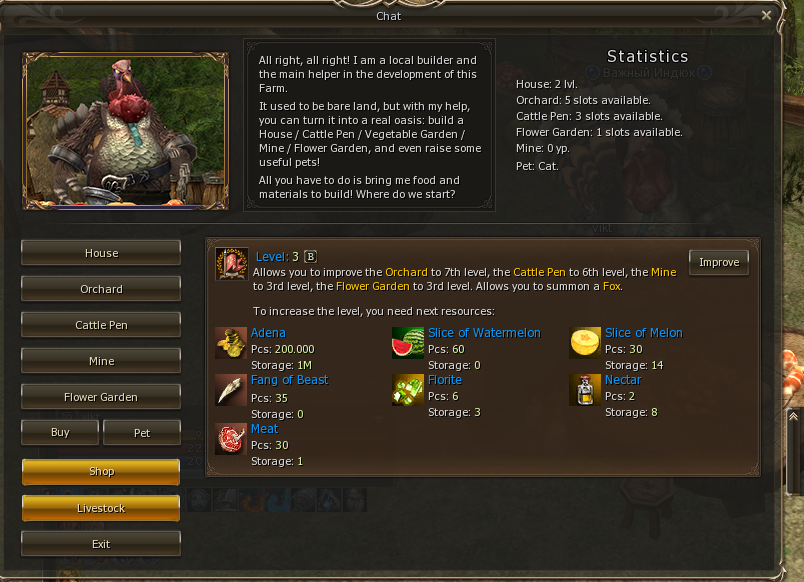Screen dimensions: 804x582
Task: Click the Meat resource icon
Action: pyautogui.click(x=231, y=438)
